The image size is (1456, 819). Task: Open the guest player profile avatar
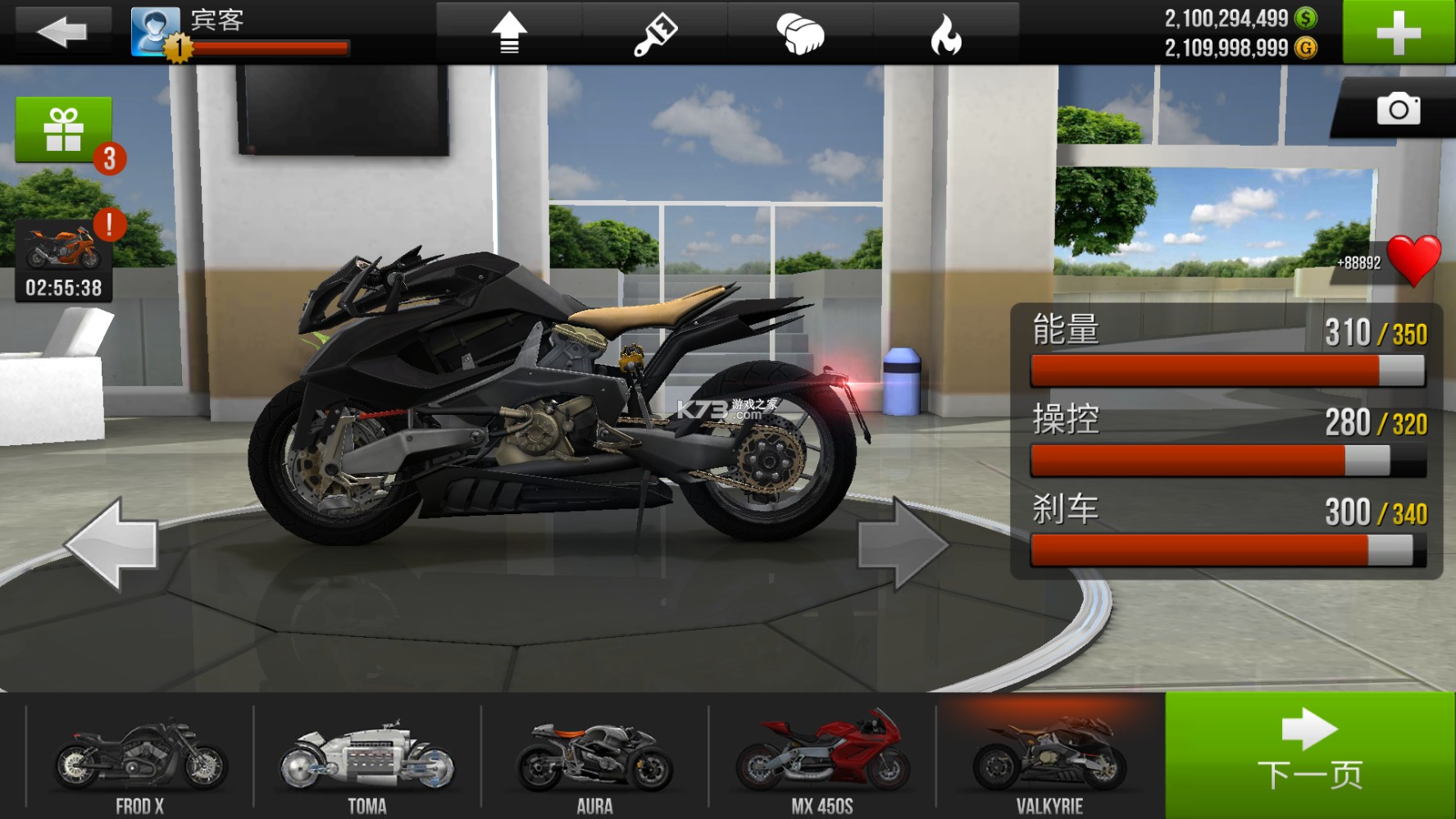coord(156,33)
